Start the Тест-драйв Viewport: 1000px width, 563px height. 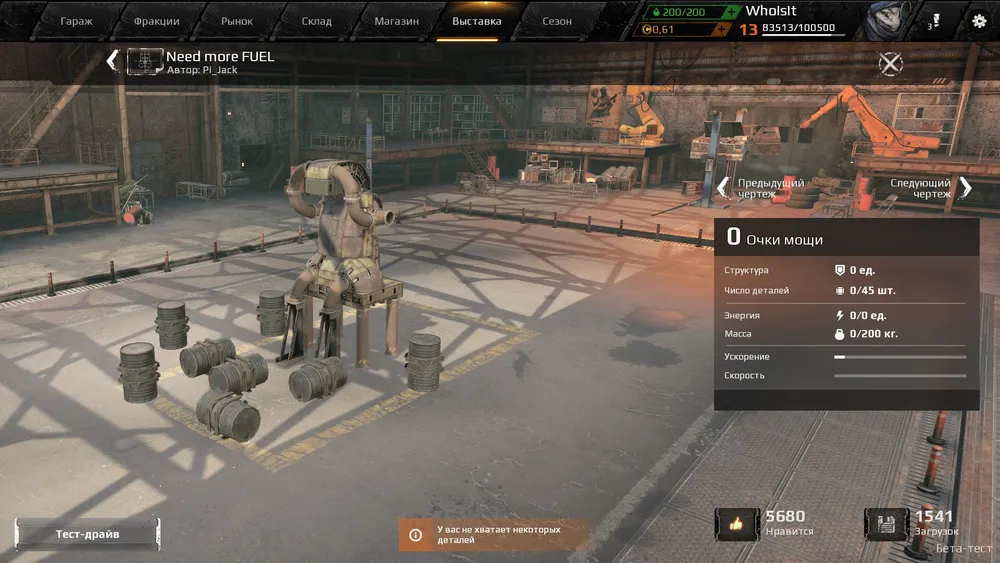point(87,534)
